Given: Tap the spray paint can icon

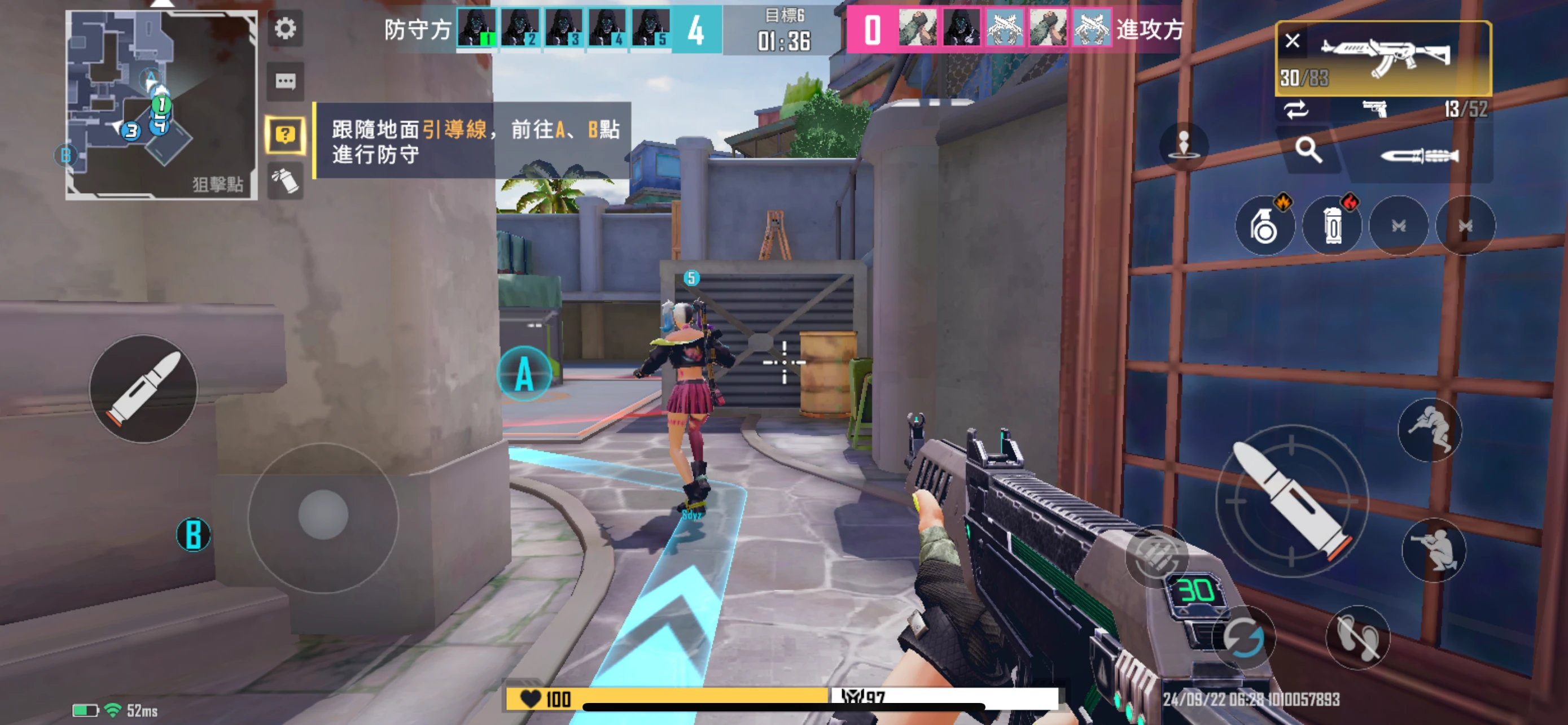Looking at the screenshot, I should (285, 181).
